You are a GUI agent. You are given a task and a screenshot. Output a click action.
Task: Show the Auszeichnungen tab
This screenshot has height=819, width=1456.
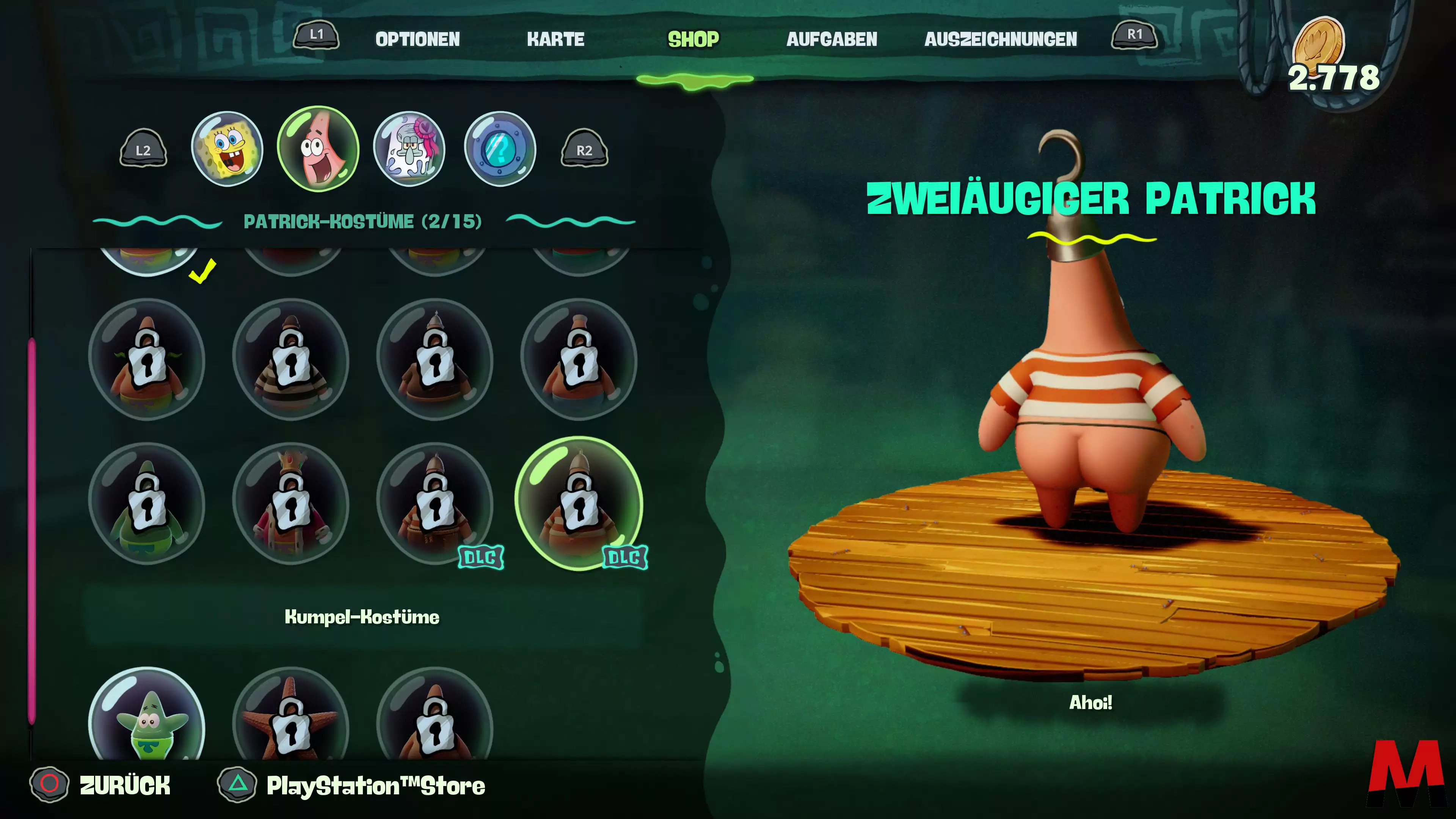point(1001,39)
